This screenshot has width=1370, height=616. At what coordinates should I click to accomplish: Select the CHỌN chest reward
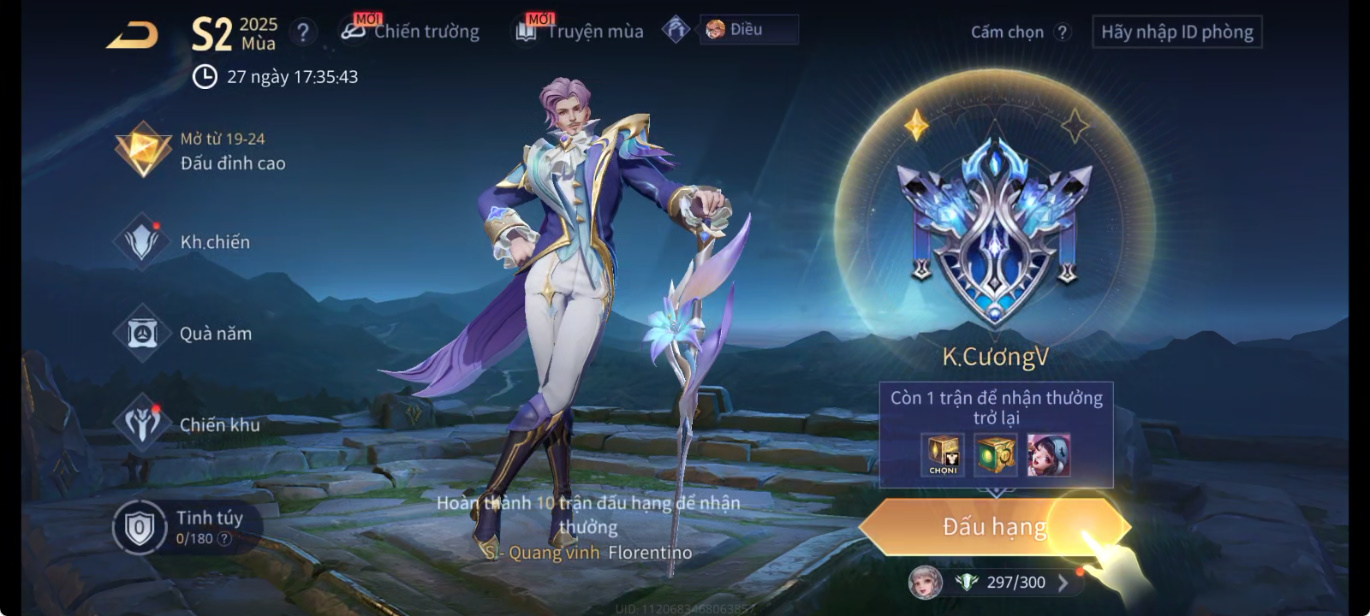943,455
